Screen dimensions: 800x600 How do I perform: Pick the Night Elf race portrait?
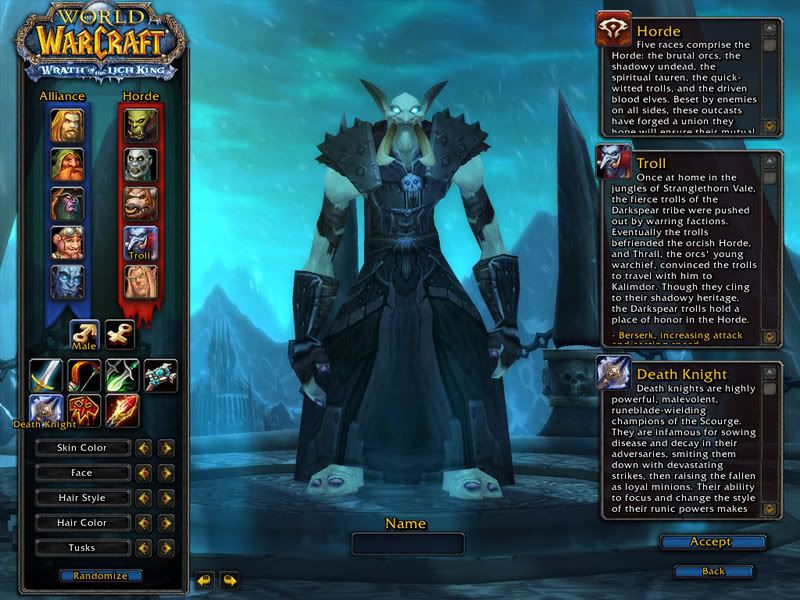coord(67,203)
